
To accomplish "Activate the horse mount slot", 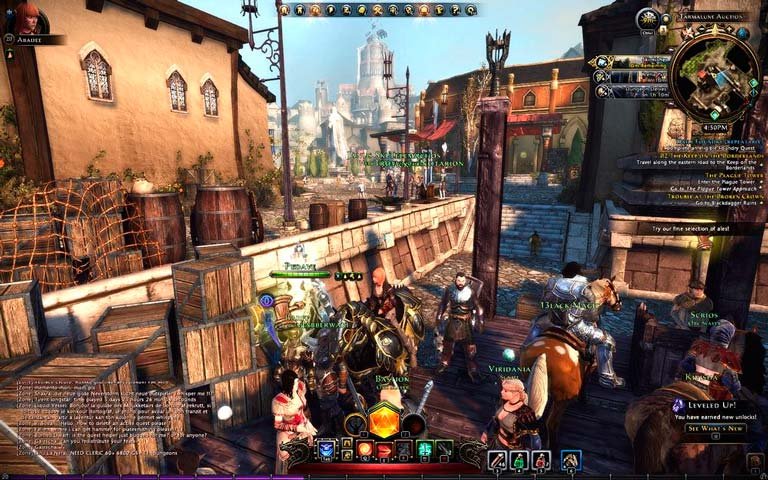I will 571,460.
